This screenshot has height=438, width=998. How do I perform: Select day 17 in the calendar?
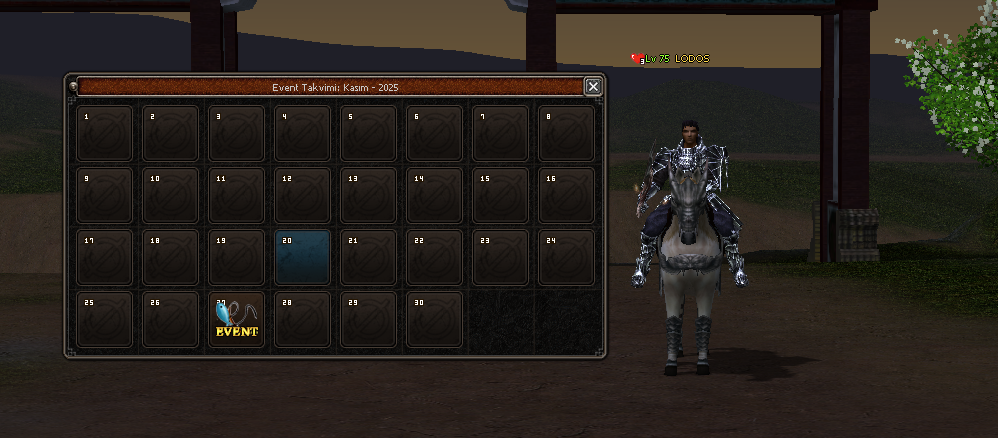tap(105, 257)
